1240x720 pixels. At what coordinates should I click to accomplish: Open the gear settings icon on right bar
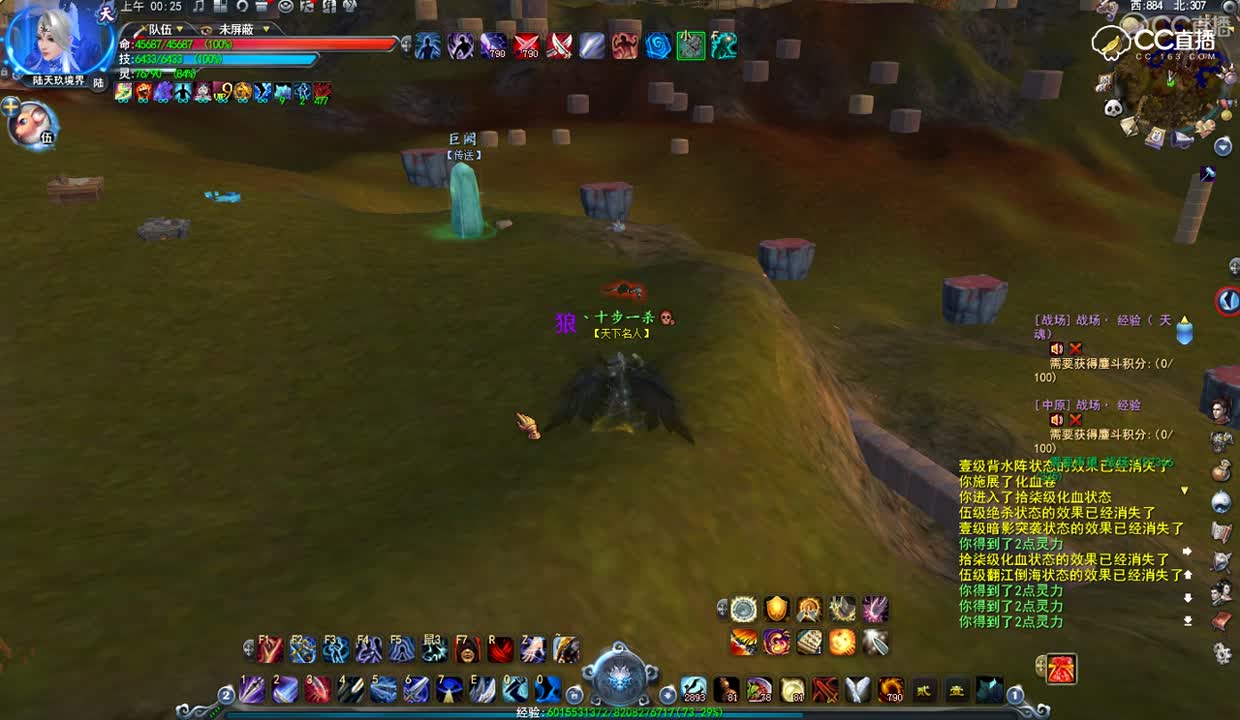point(1222,653)
